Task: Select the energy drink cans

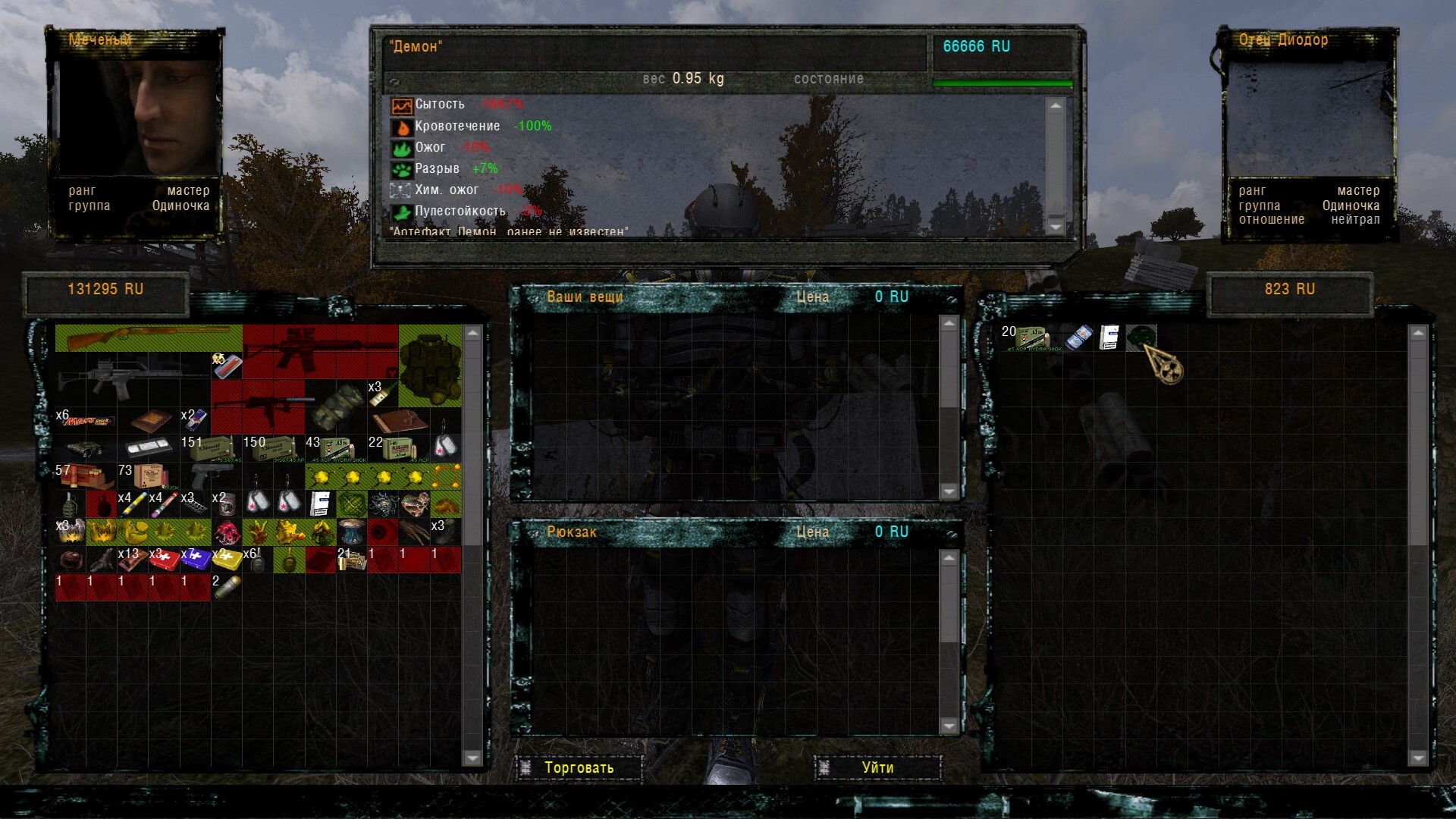Action: tap(195, 419)
